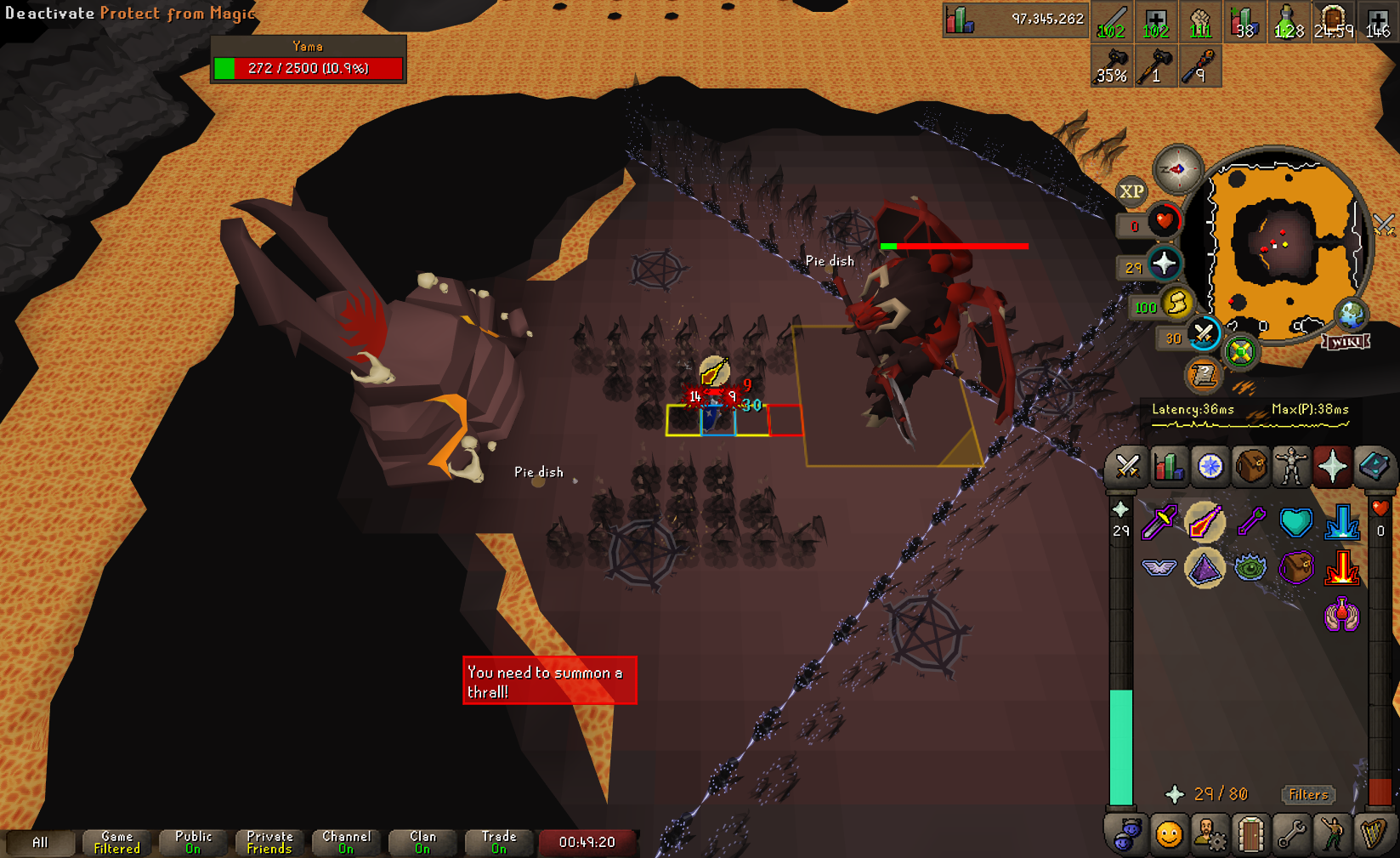Viewport: 1400px width, 858px height.
Task: Open the Combat Options crossed swords tab
Action: click(x=1127, y=467)
